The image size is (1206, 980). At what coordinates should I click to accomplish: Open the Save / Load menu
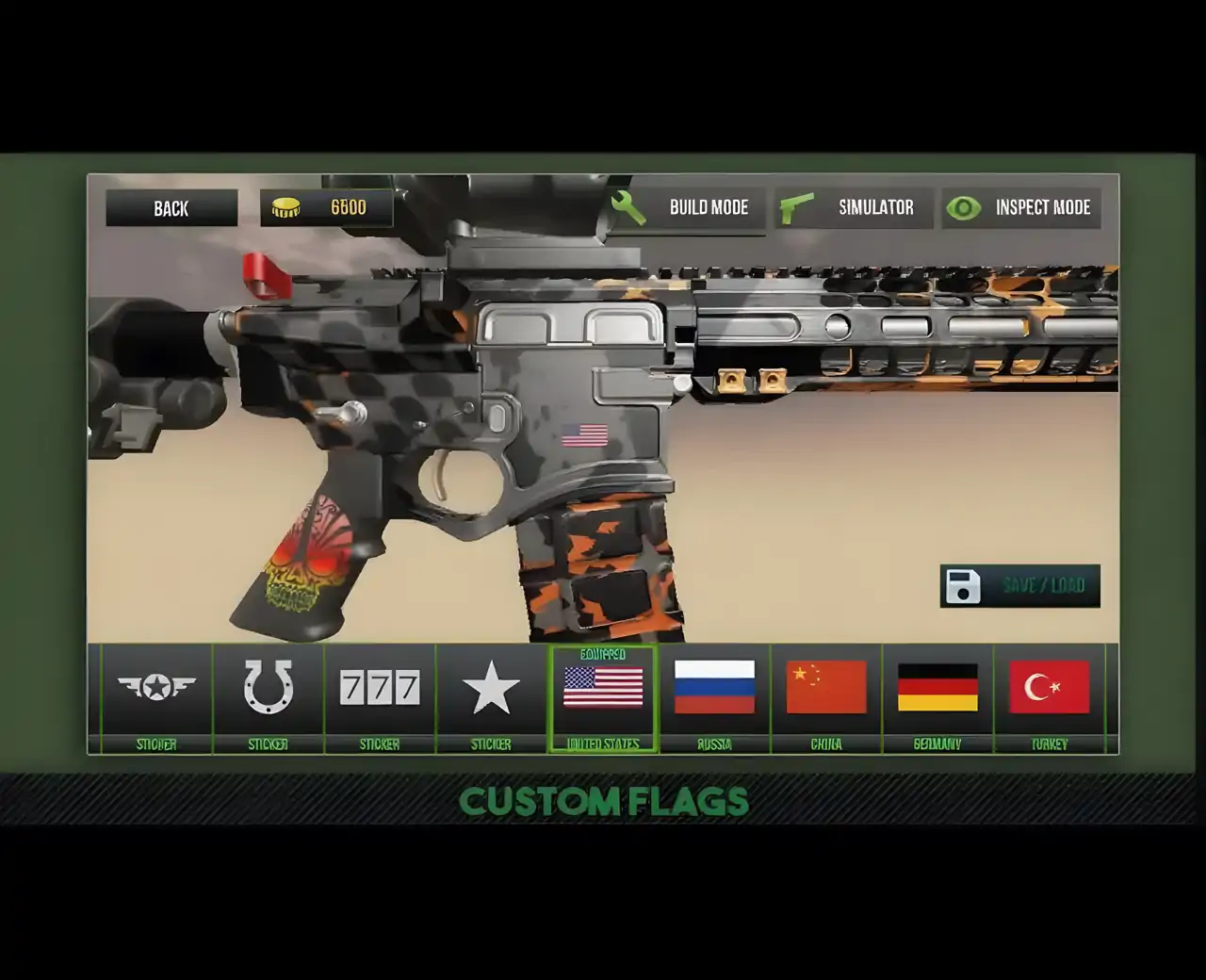tap(1019, 585)
